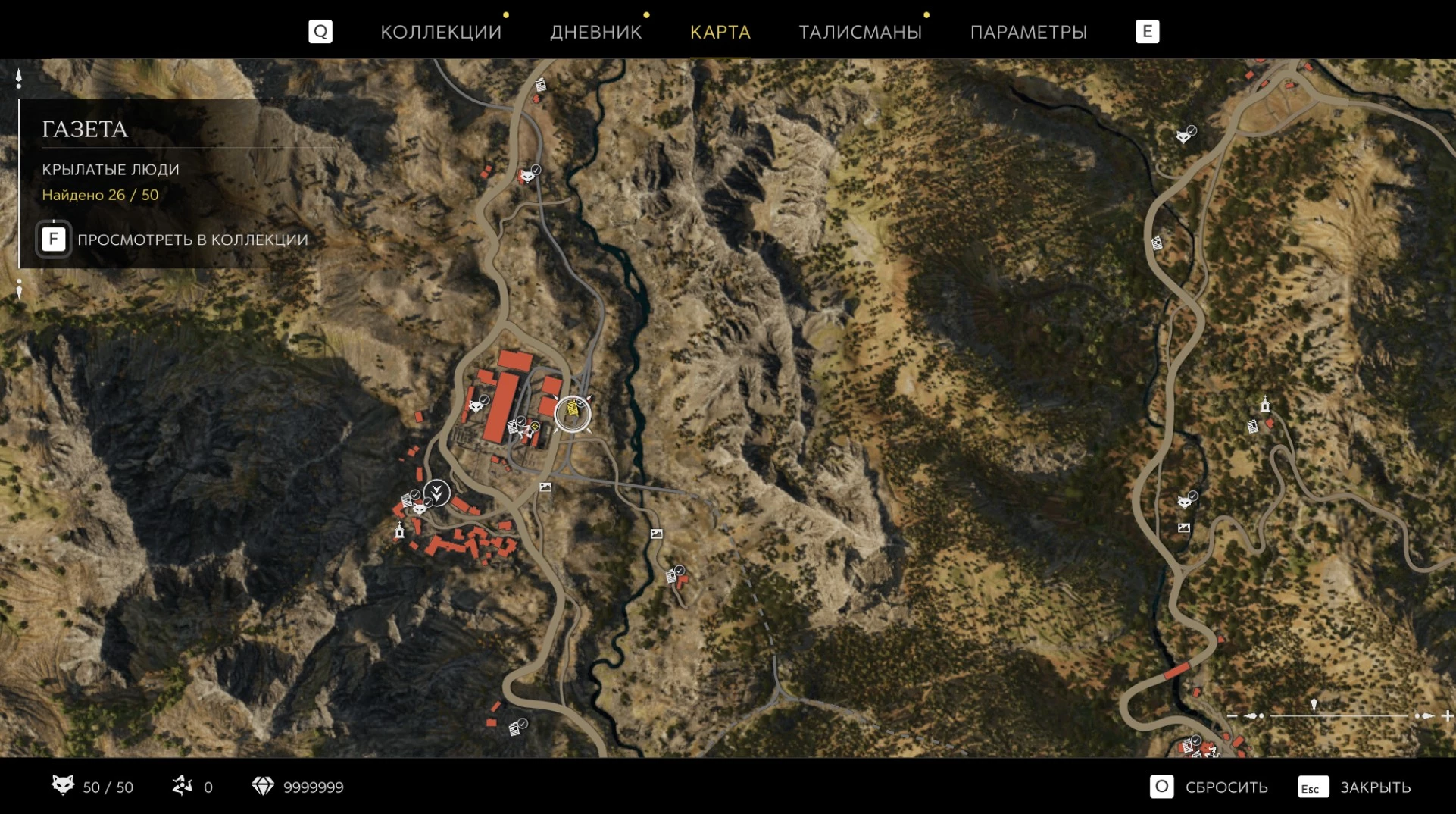Screen dimensions: 1456x814
Task: Click the yellow compass-star map marker
Action: coord(535,427)
